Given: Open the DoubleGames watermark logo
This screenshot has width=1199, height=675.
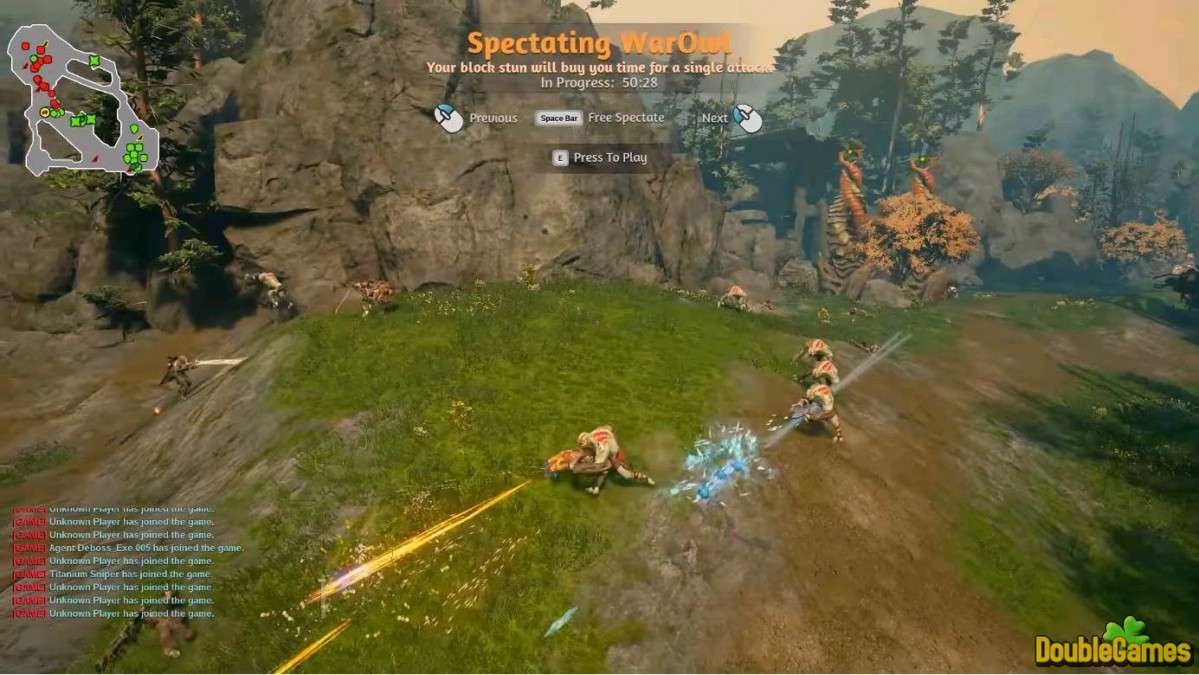Looking at the screenshot, I should (x=1113, y=645).
